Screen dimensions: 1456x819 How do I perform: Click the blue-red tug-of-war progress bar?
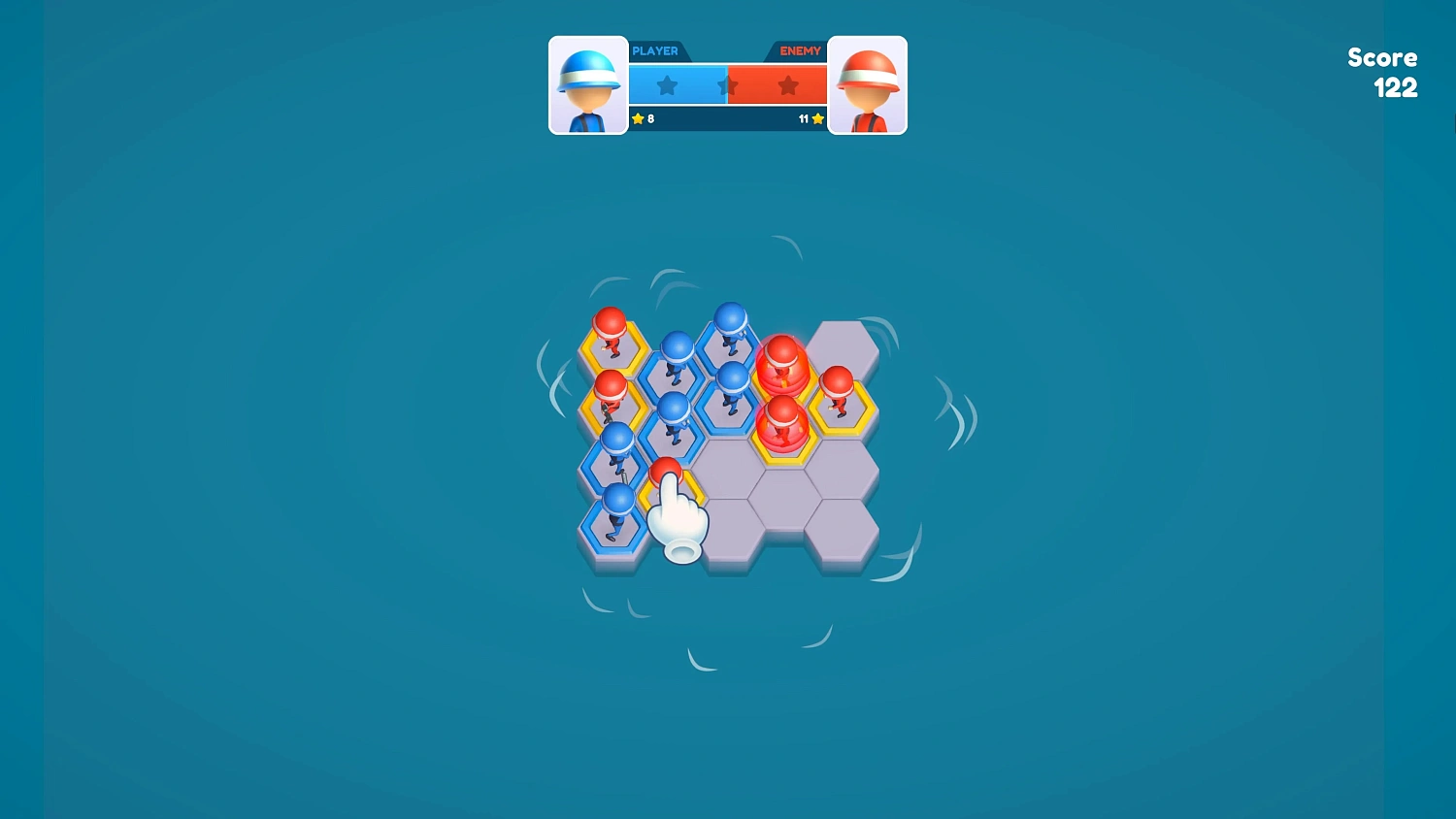[727, 85]
